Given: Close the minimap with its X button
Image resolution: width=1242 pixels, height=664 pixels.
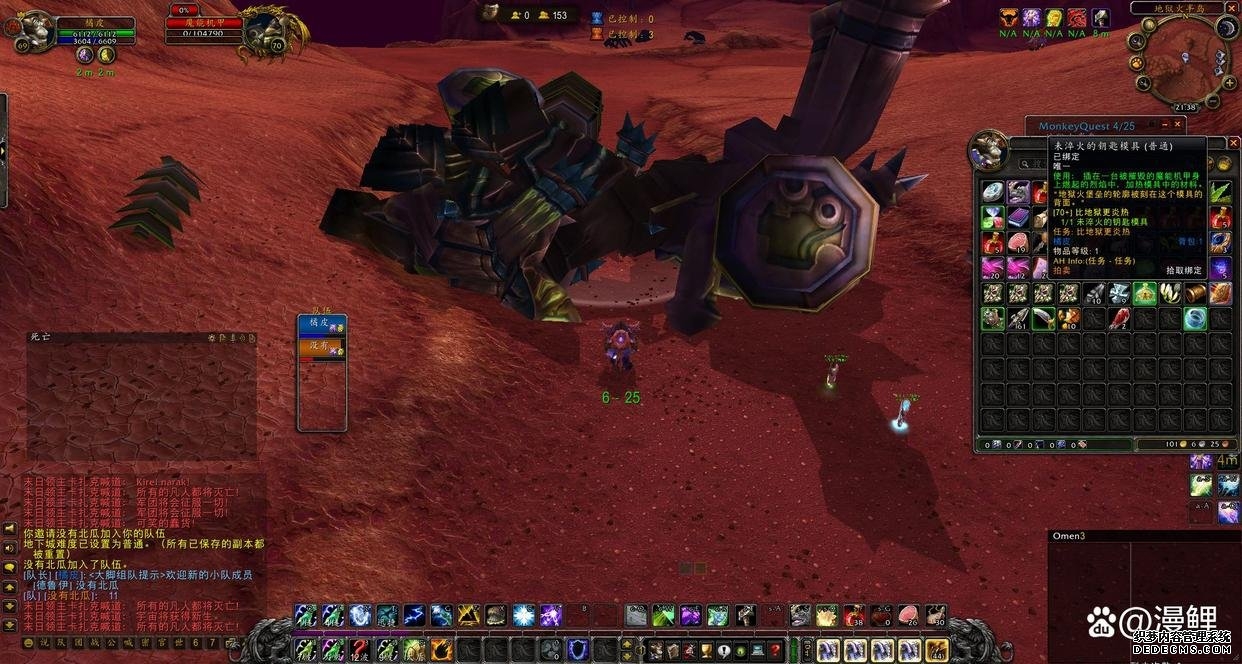Looking at the screenshot, I should 1230,8.
